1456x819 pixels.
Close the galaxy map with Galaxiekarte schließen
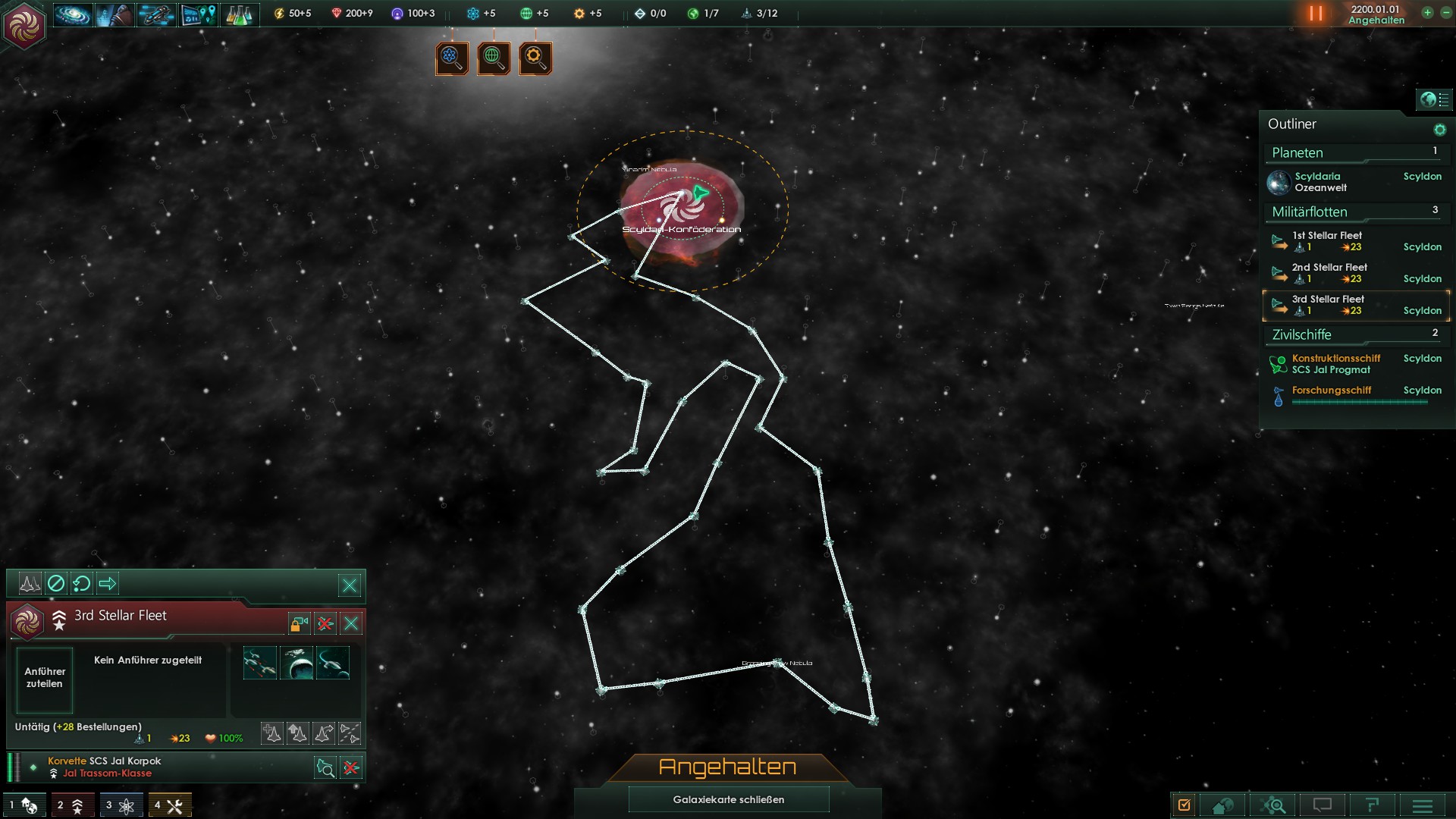point(728,799)
